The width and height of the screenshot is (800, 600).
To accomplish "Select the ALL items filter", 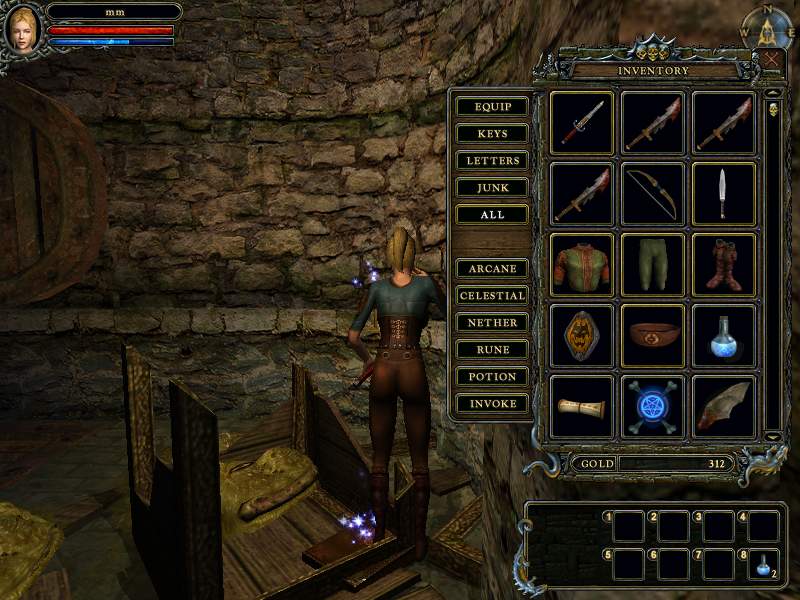I will (492, 215).
